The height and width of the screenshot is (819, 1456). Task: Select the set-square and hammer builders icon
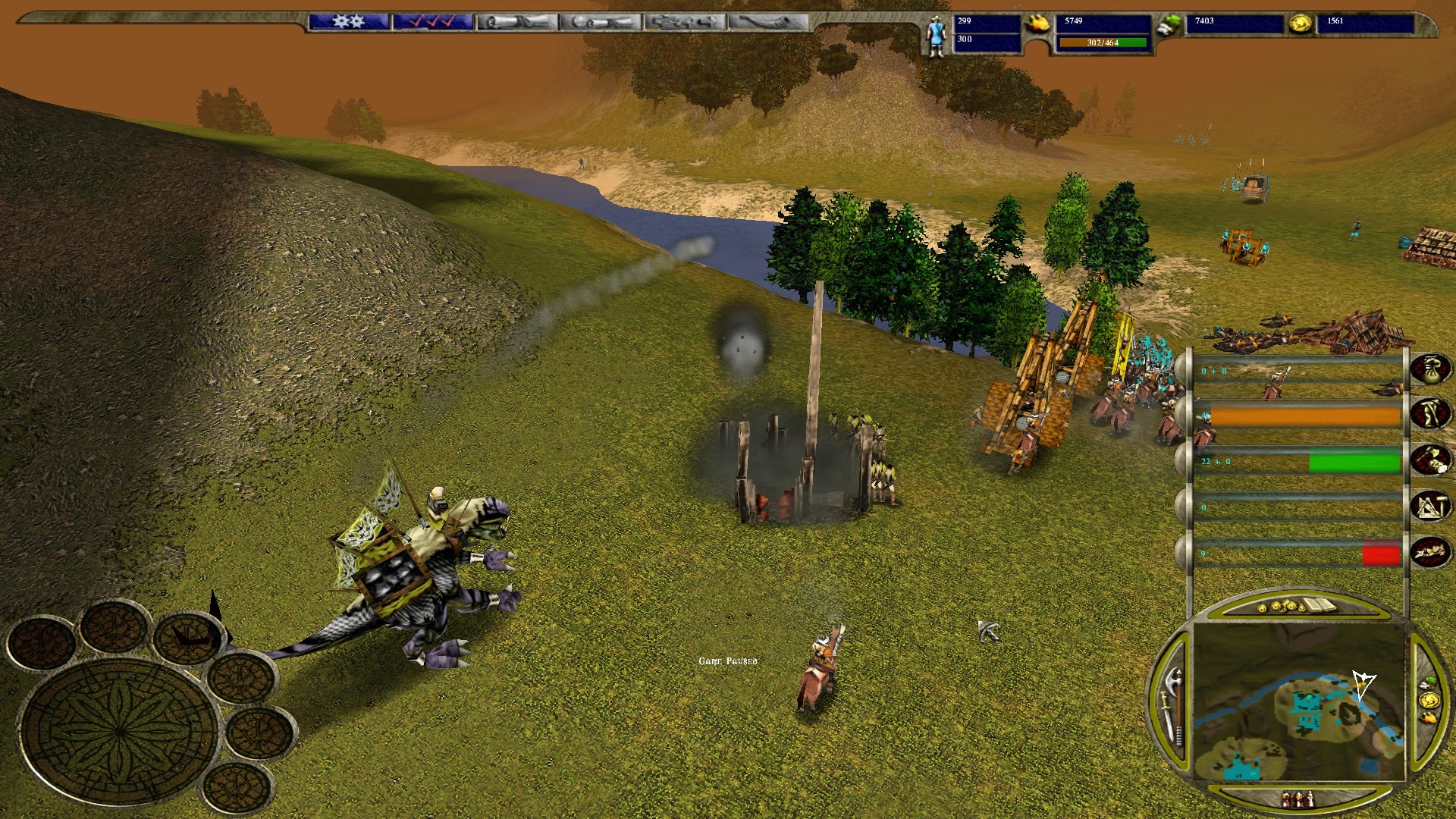point(1430,506)
